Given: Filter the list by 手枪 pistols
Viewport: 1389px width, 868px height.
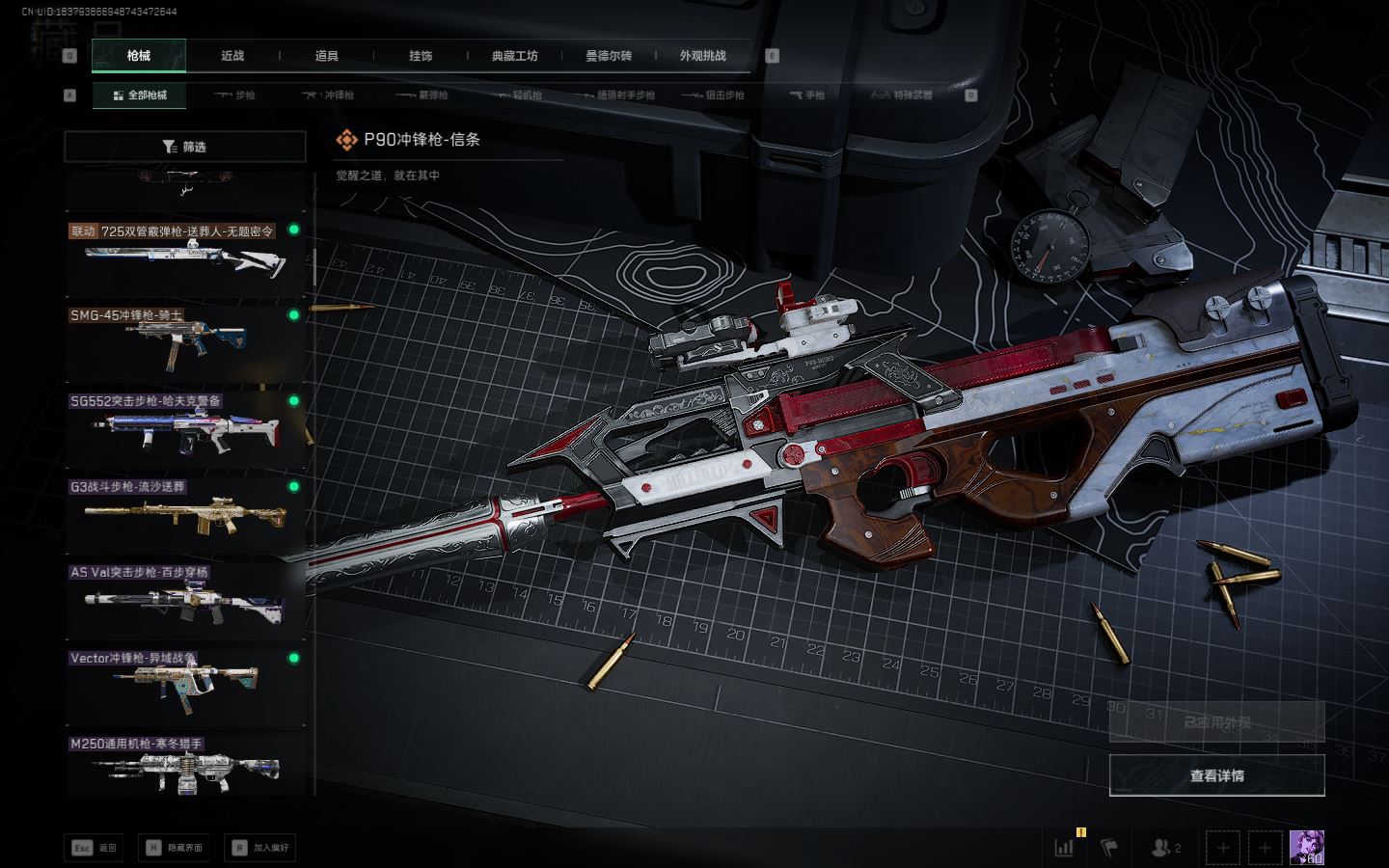Looking at the screenshot, I should pyautogui.click(x=807, y=95).
